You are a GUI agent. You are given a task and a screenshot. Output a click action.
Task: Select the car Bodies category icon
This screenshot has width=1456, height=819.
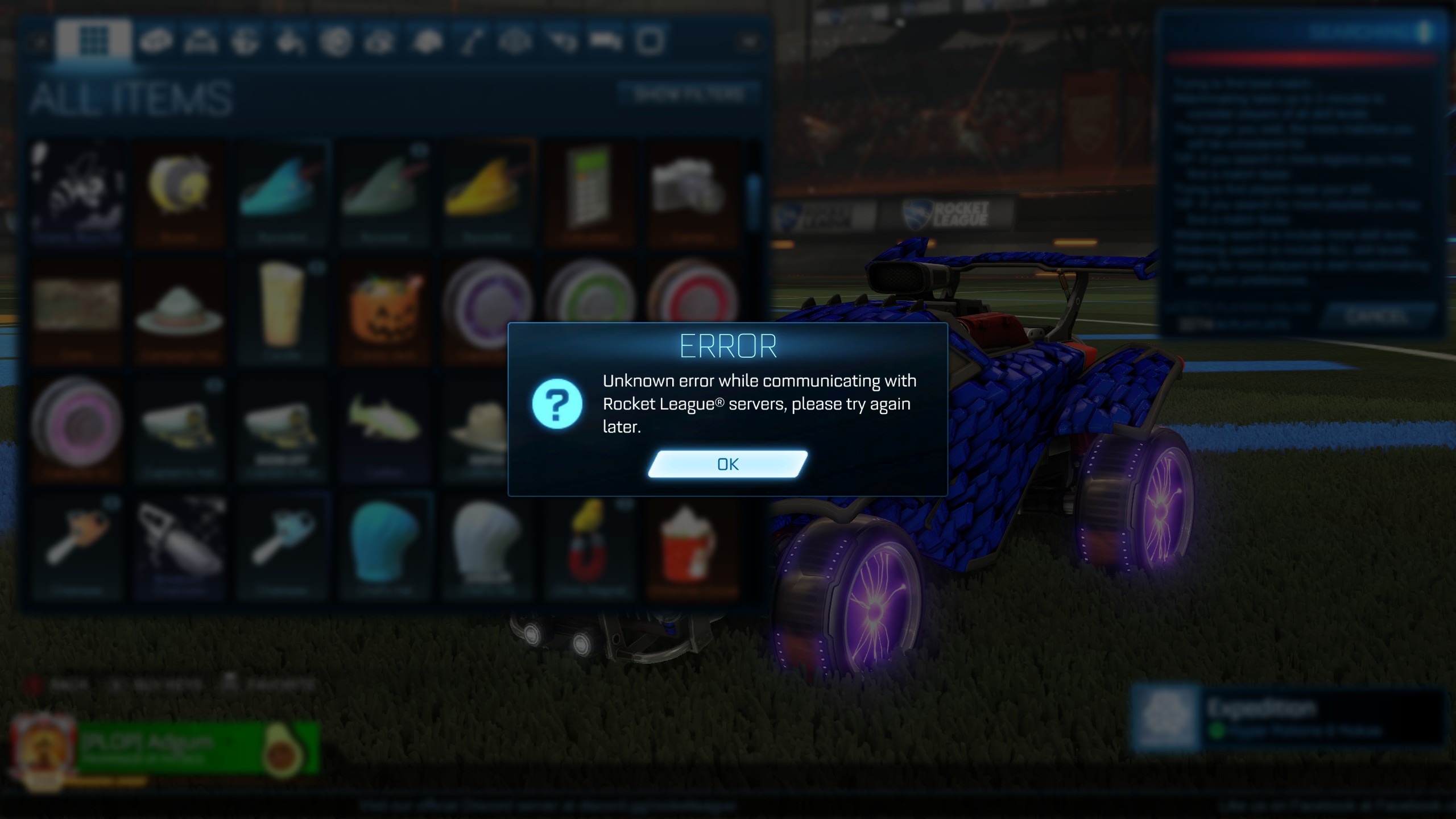[x=157, y=43]
